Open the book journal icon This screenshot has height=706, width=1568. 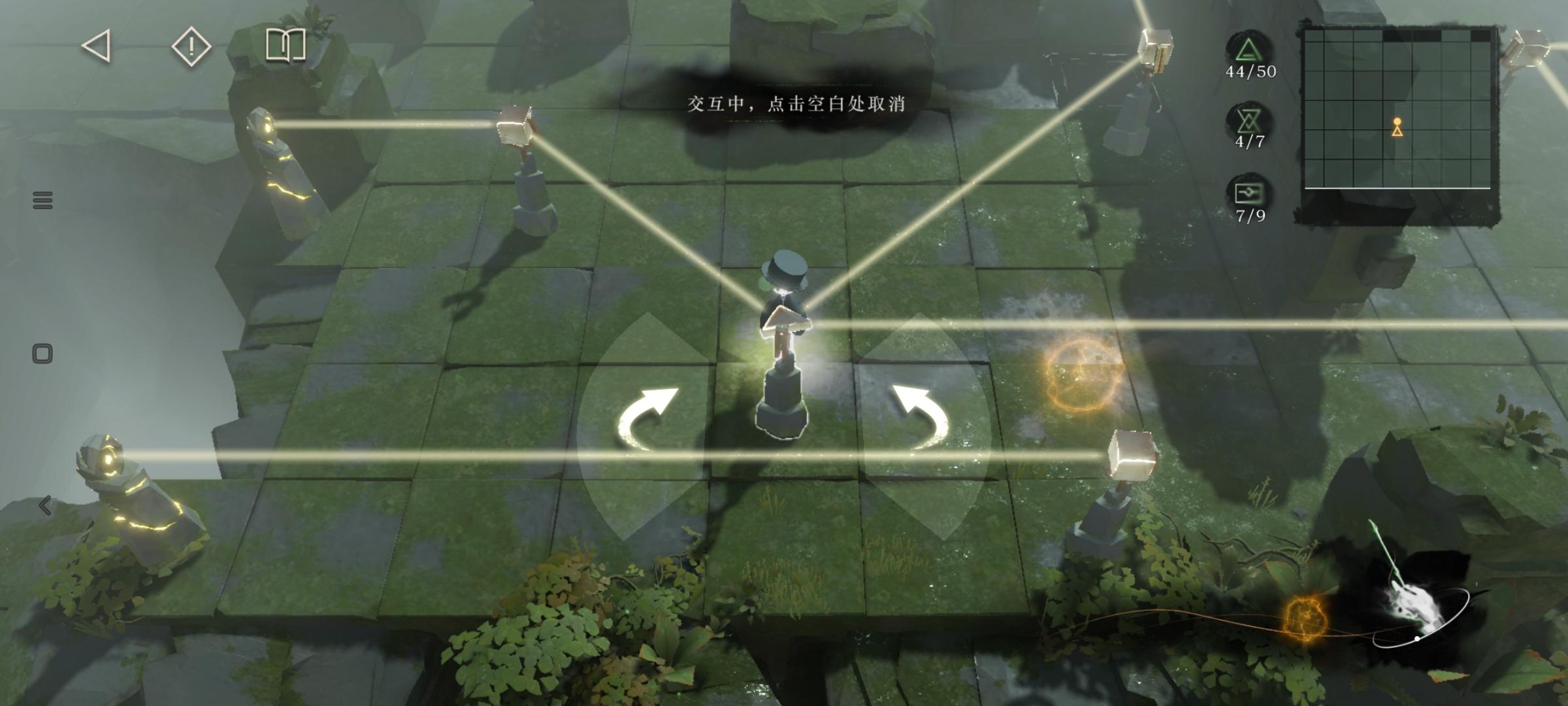(286, 45)
